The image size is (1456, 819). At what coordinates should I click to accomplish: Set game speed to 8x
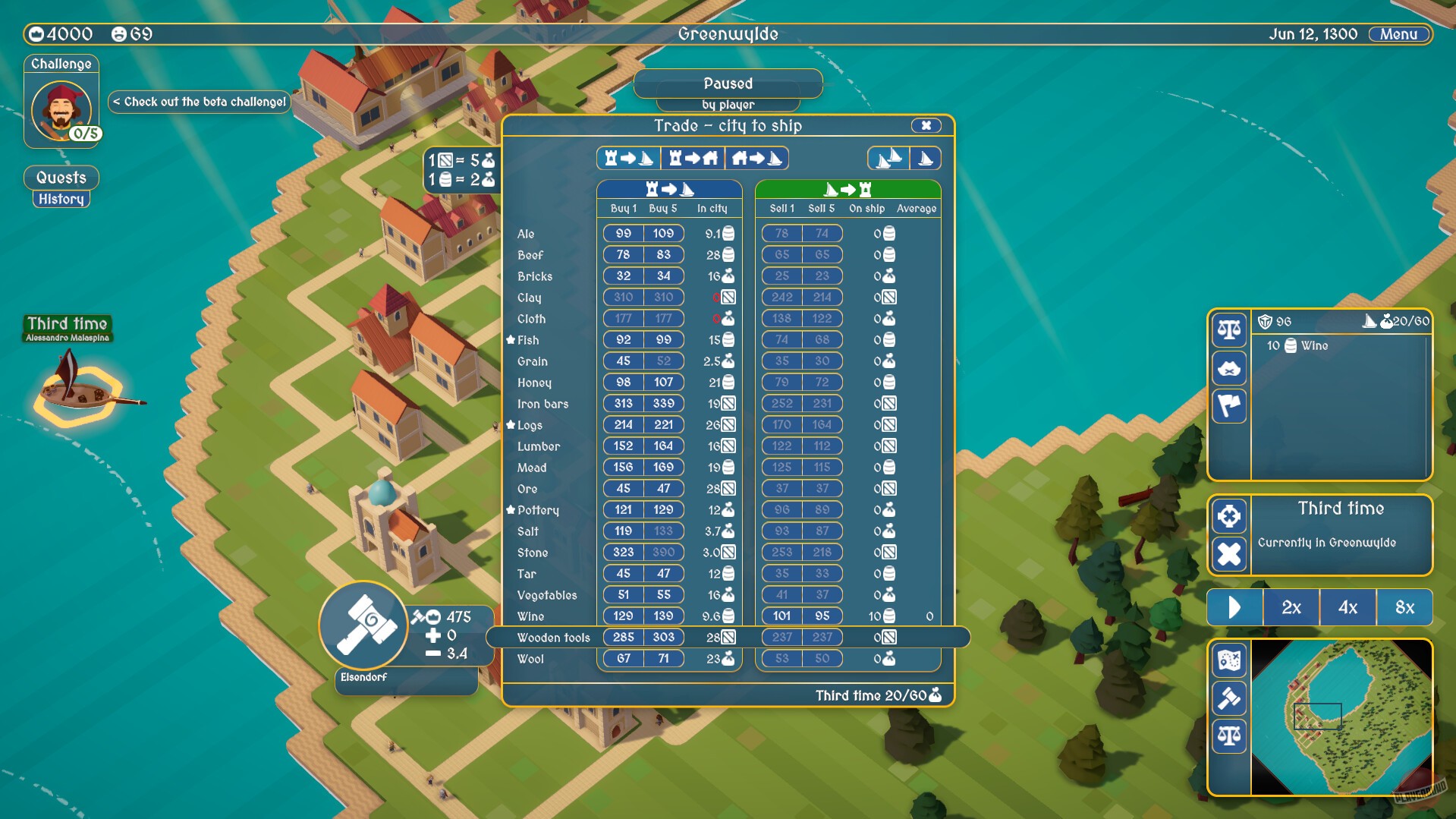point(1405,607)
